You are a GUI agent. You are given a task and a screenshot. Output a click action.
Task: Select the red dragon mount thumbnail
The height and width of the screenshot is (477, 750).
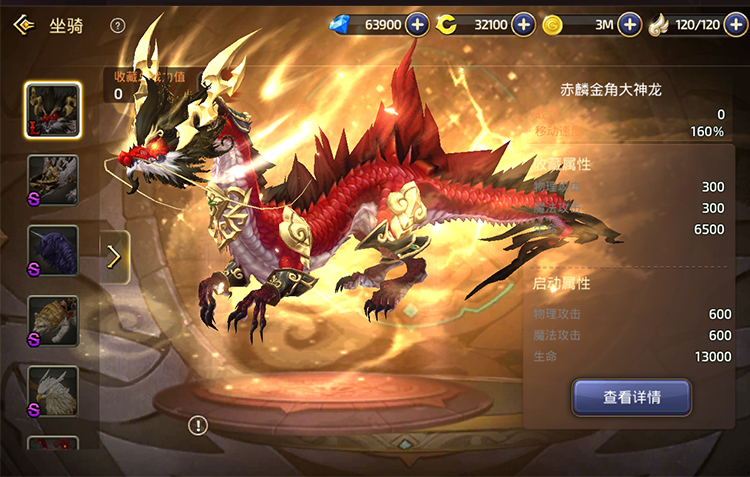coord(53,110)
